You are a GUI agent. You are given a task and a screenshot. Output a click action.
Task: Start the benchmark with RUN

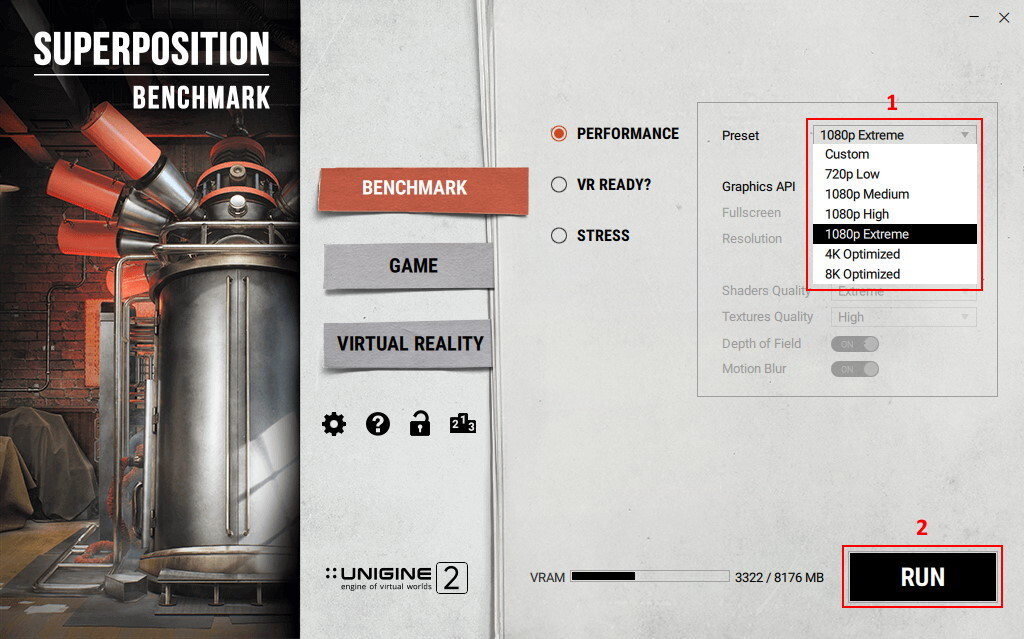(x=922, y=577)
